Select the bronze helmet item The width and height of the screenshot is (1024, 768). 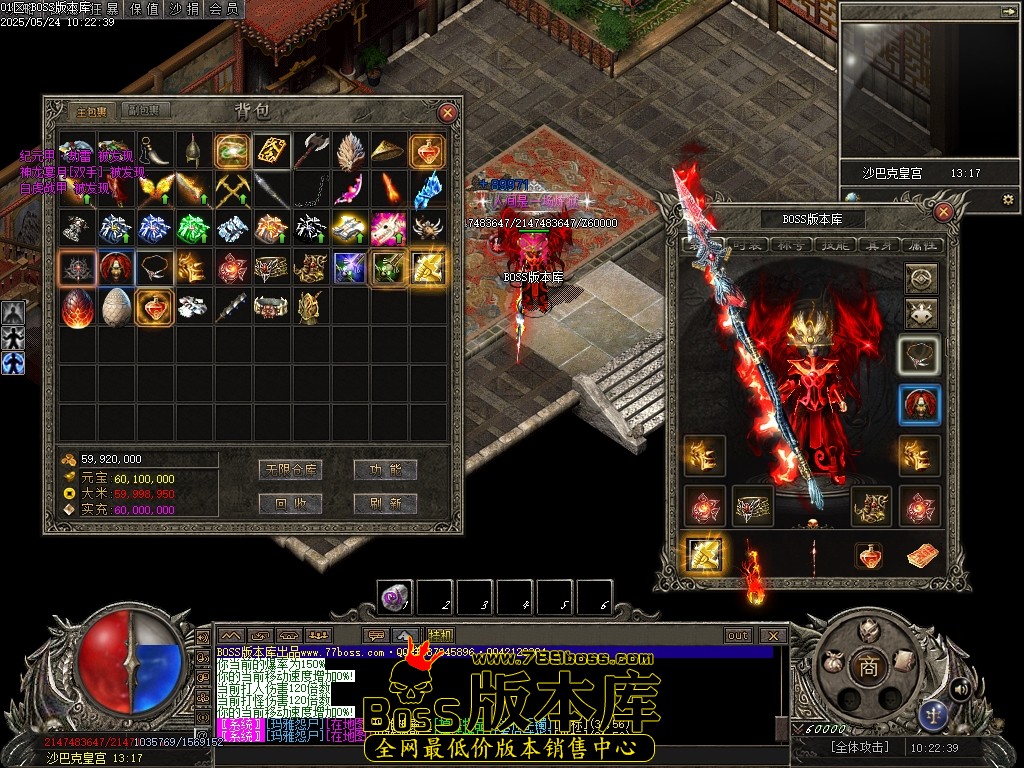(193, 150)
